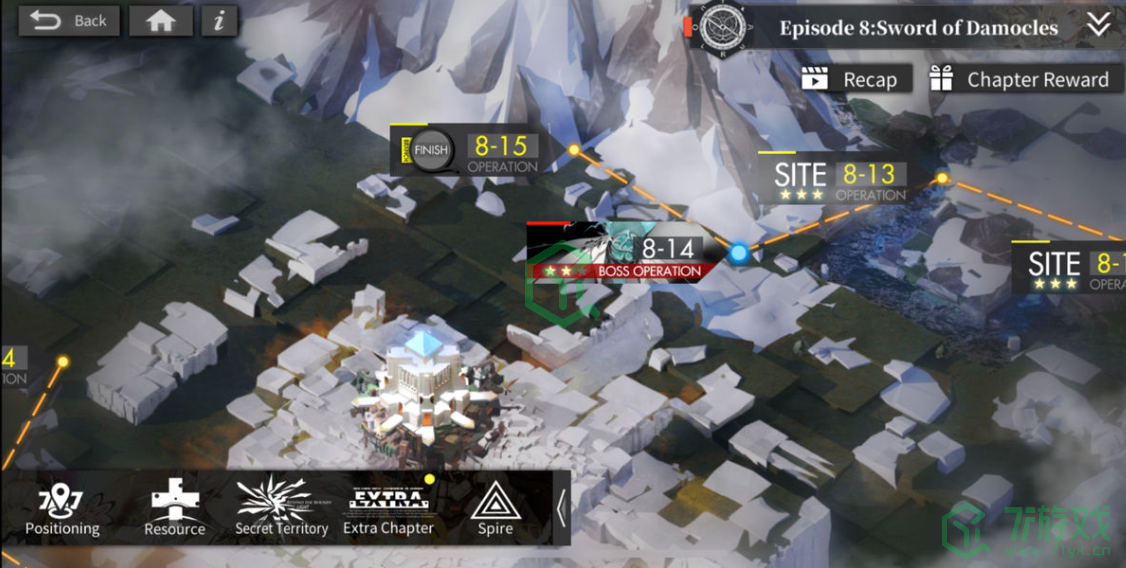The image size is (1126, 568).
Task: Open the Spire mode
Action: (494, 510)
